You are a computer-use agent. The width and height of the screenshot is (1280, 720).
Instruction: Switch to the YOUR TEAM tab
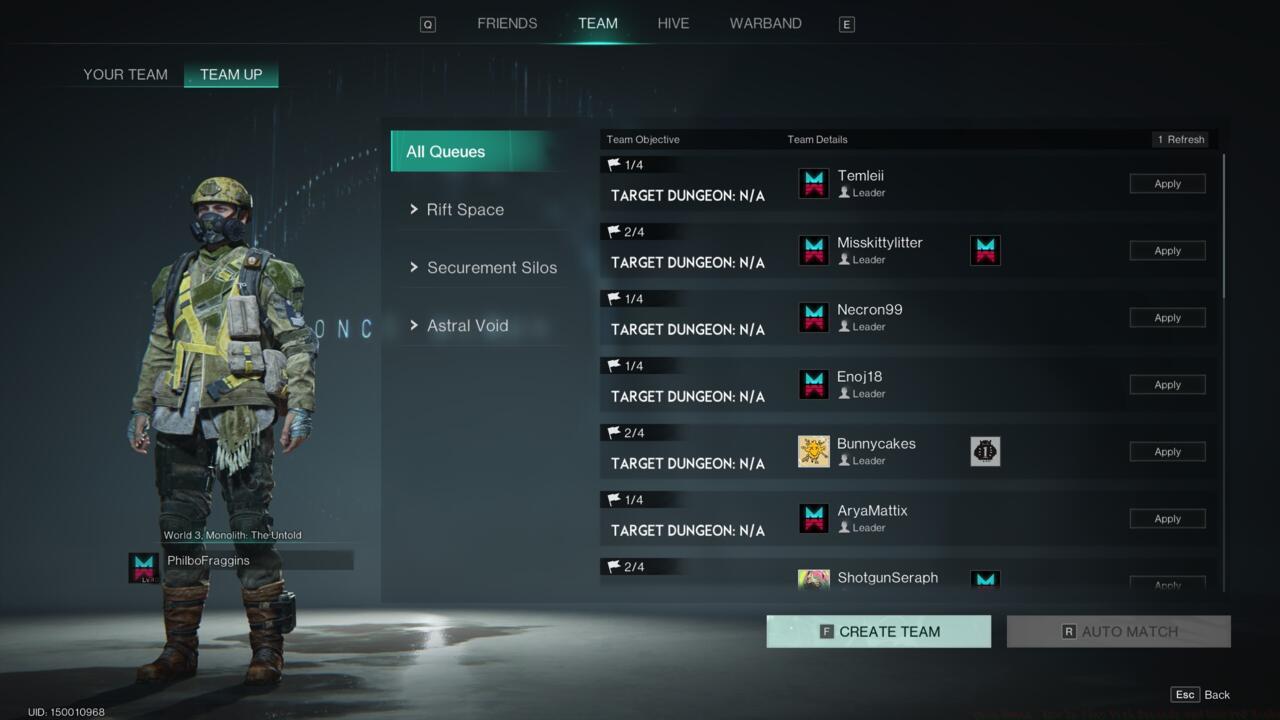tap(126, 74)
